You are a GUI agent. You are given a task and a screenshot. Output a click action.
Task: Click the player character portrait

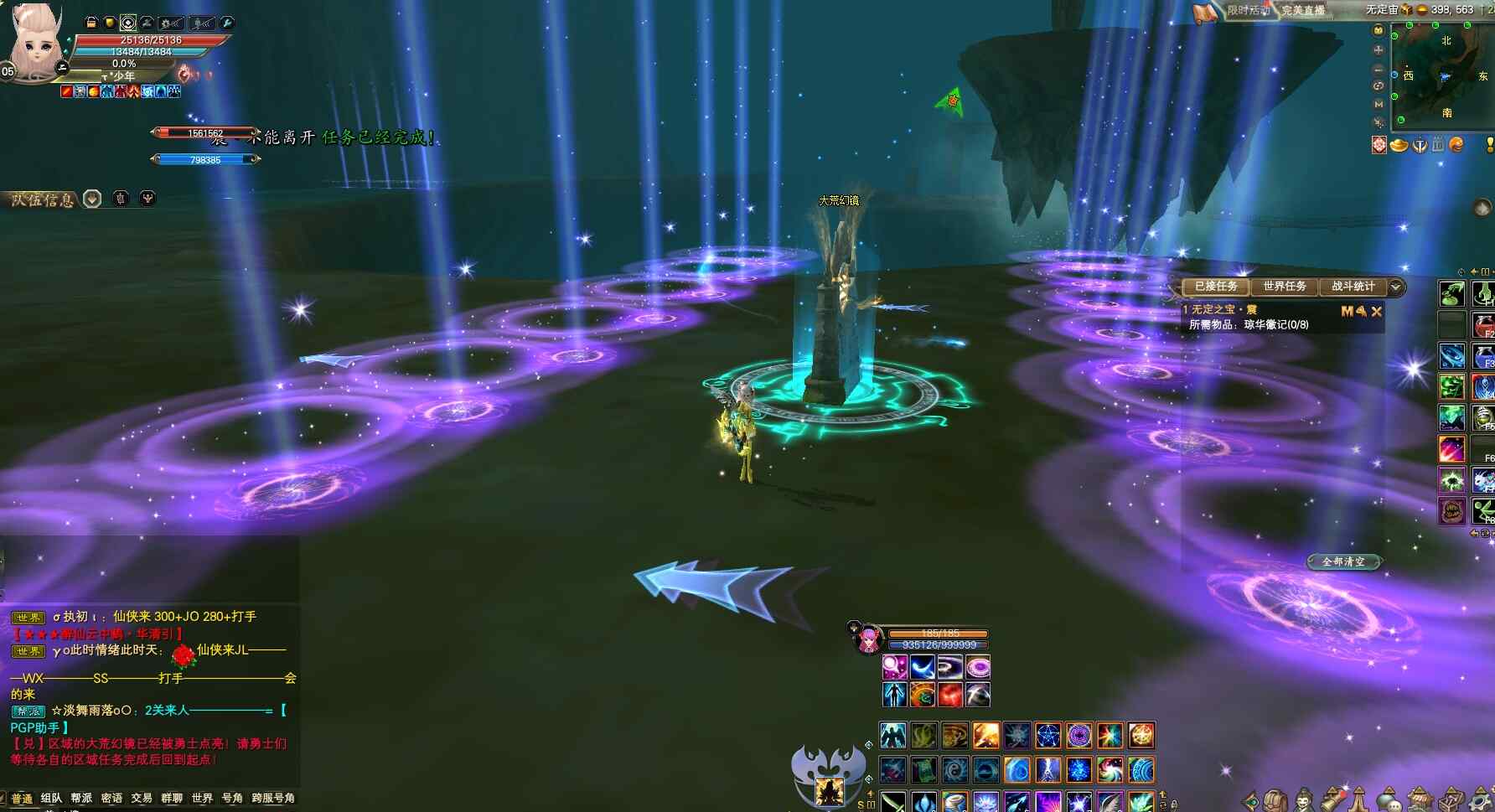click(35, 44)
